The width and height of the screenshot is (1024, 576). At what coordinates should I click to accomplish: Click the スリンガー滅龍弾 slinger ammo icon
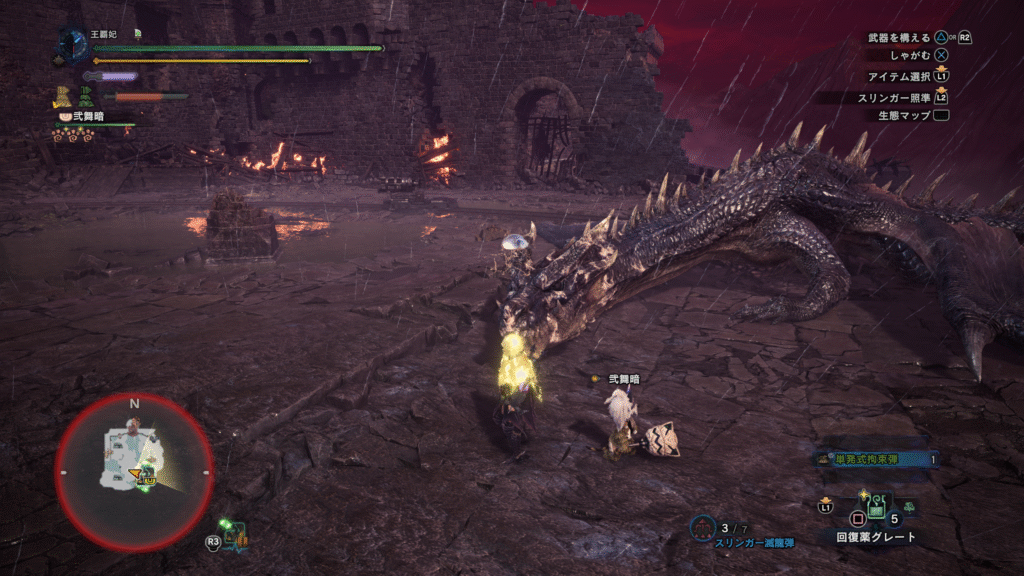(703, 527)
